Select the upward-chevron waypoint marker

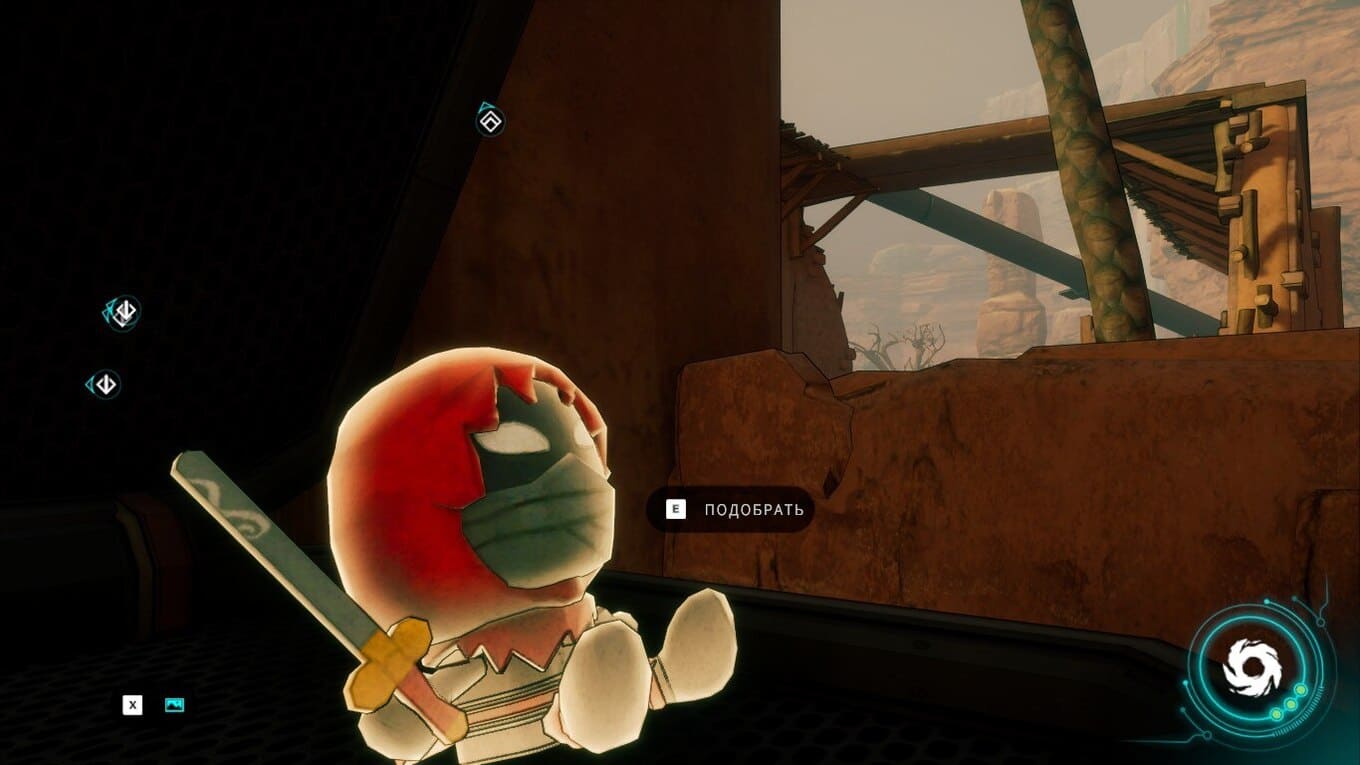(490, 122)
